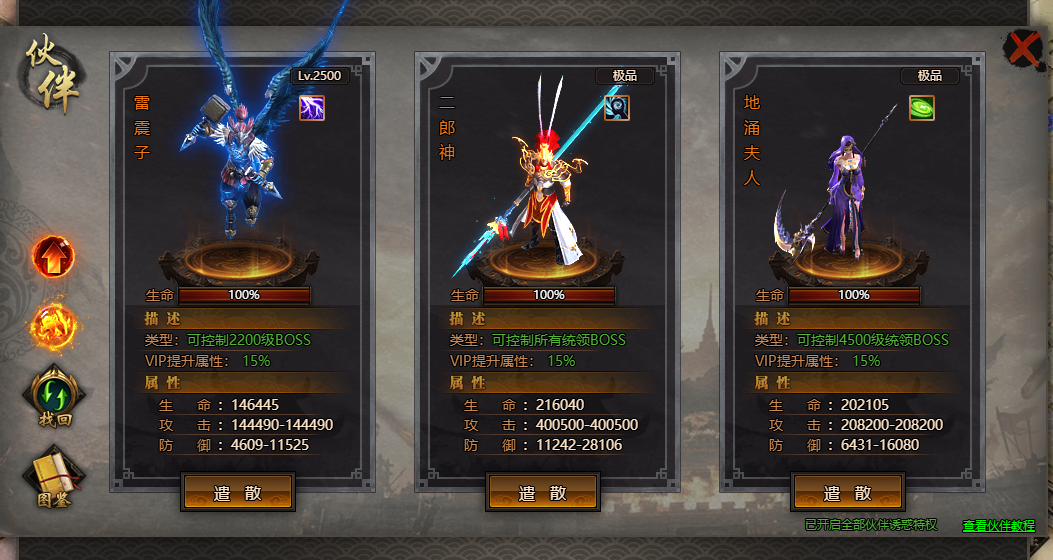Open the flaming beast orb icon
The width and height of the screenshot is (1053, 560).
click(x=52, y=324)
